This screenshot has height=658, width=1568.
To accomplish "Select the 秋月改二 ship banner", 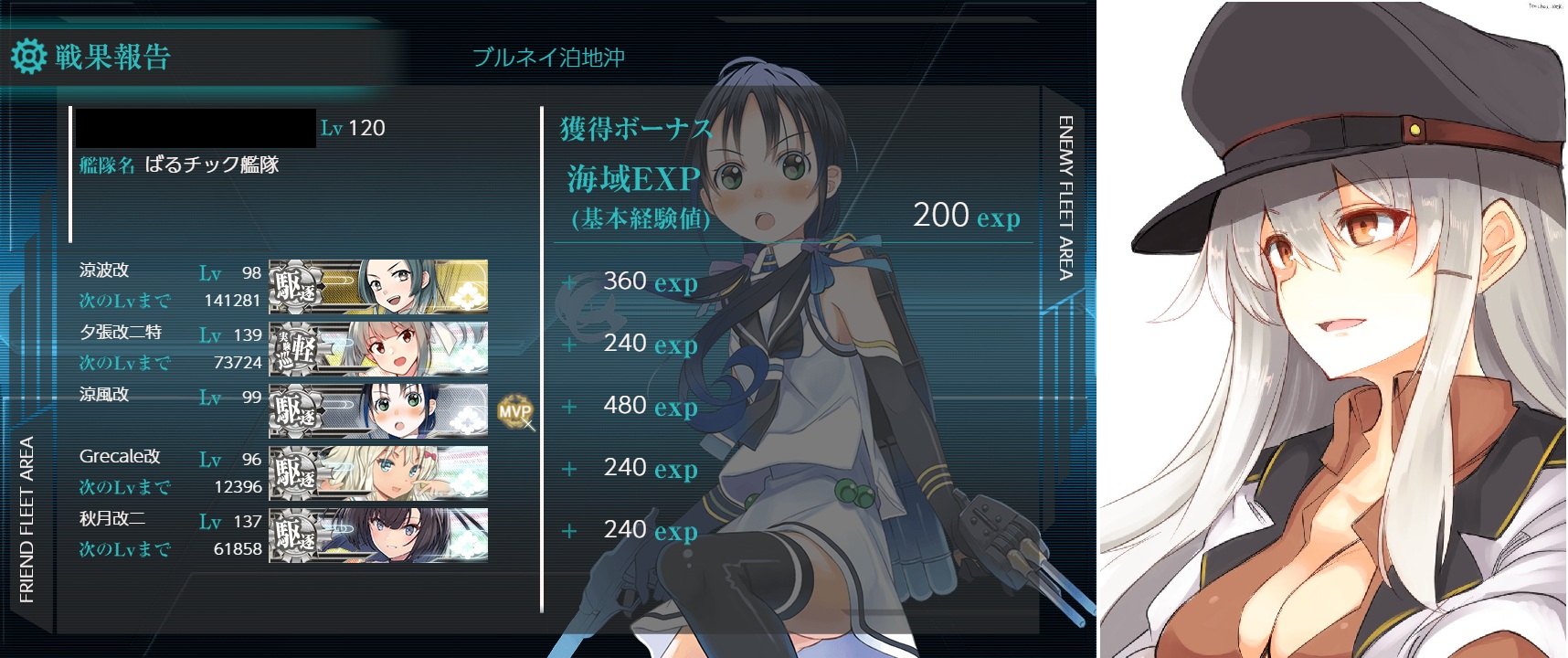I will coord(378,535).
